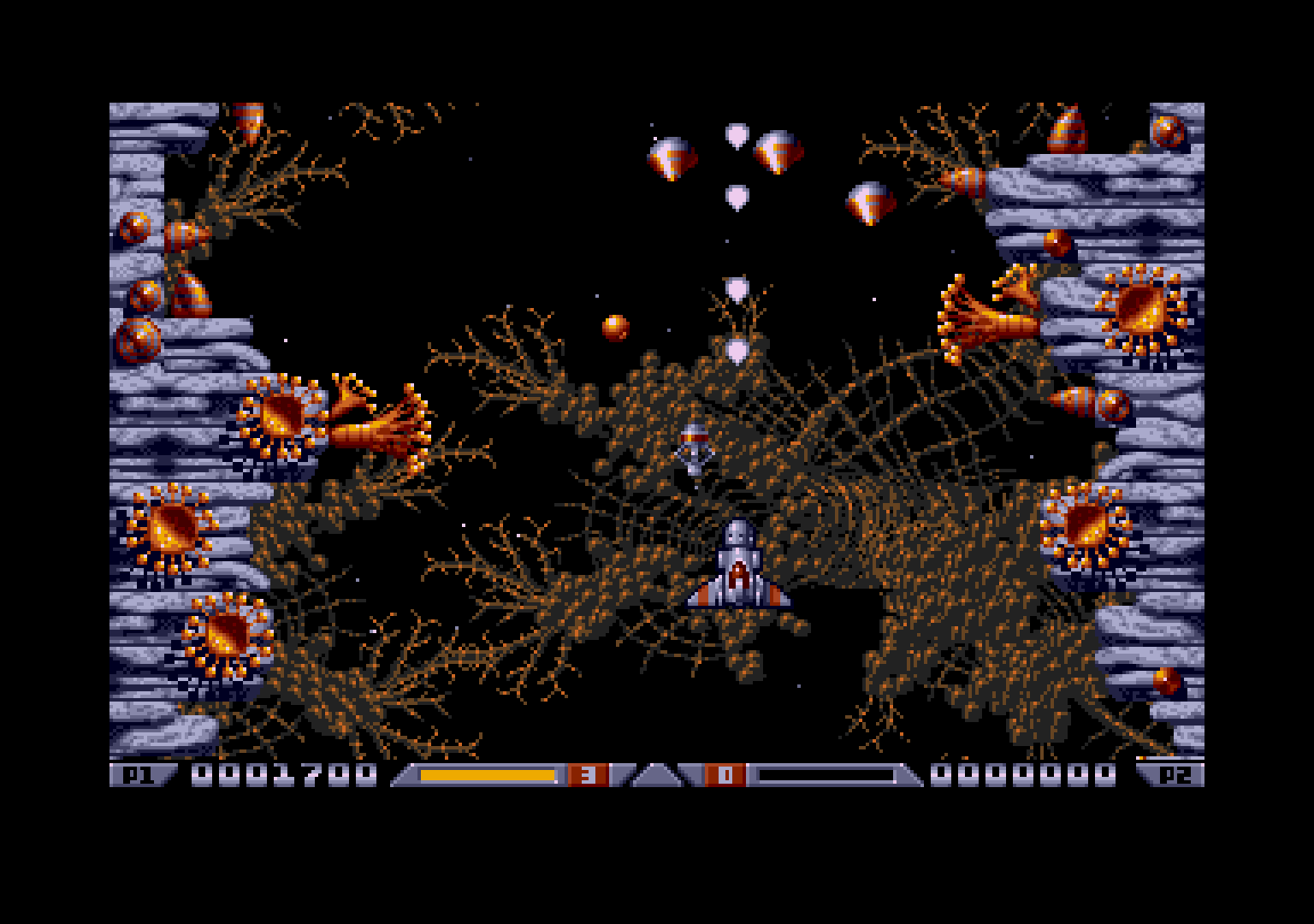Viewport: 1314px width, 924px height.
Task: Click the lives counter showing 3
Action: coord(585,774)
